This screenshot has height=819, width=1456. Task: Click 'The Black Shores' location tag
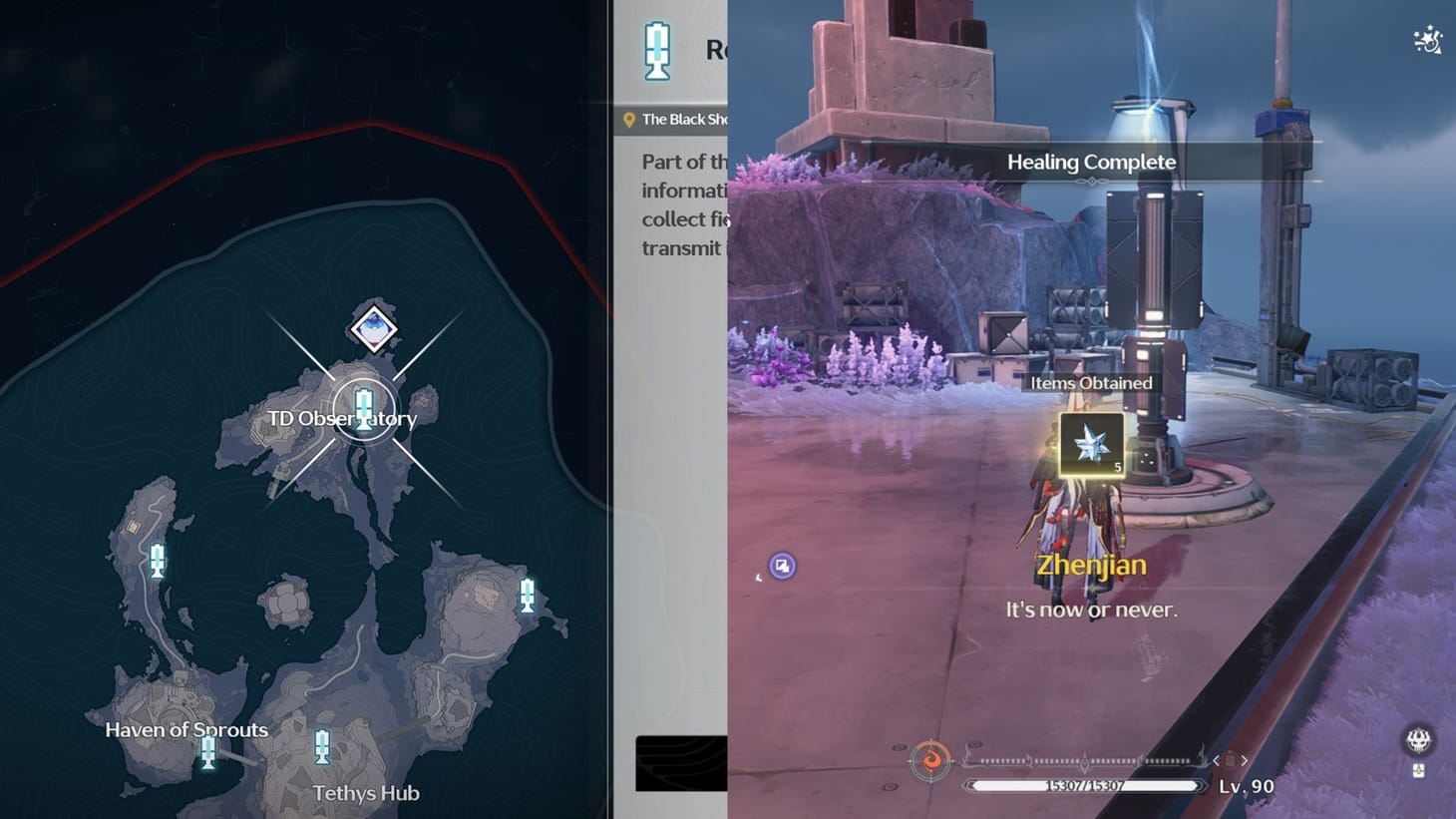[688, 119]
